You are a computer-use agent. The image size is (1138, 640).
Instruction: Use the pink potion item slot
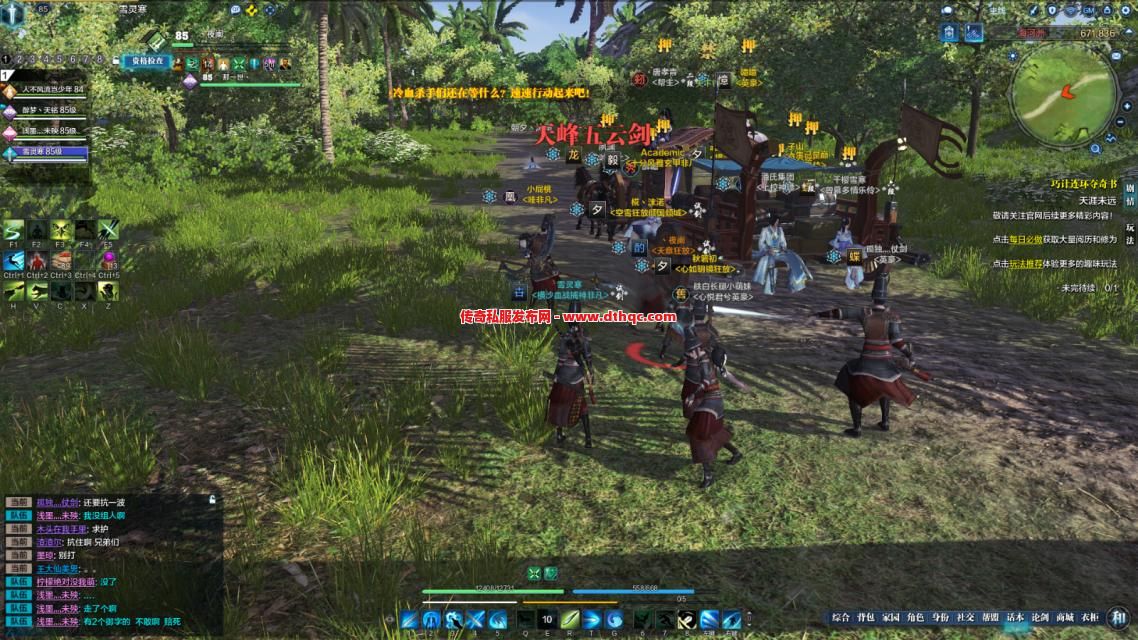point(109,260)
